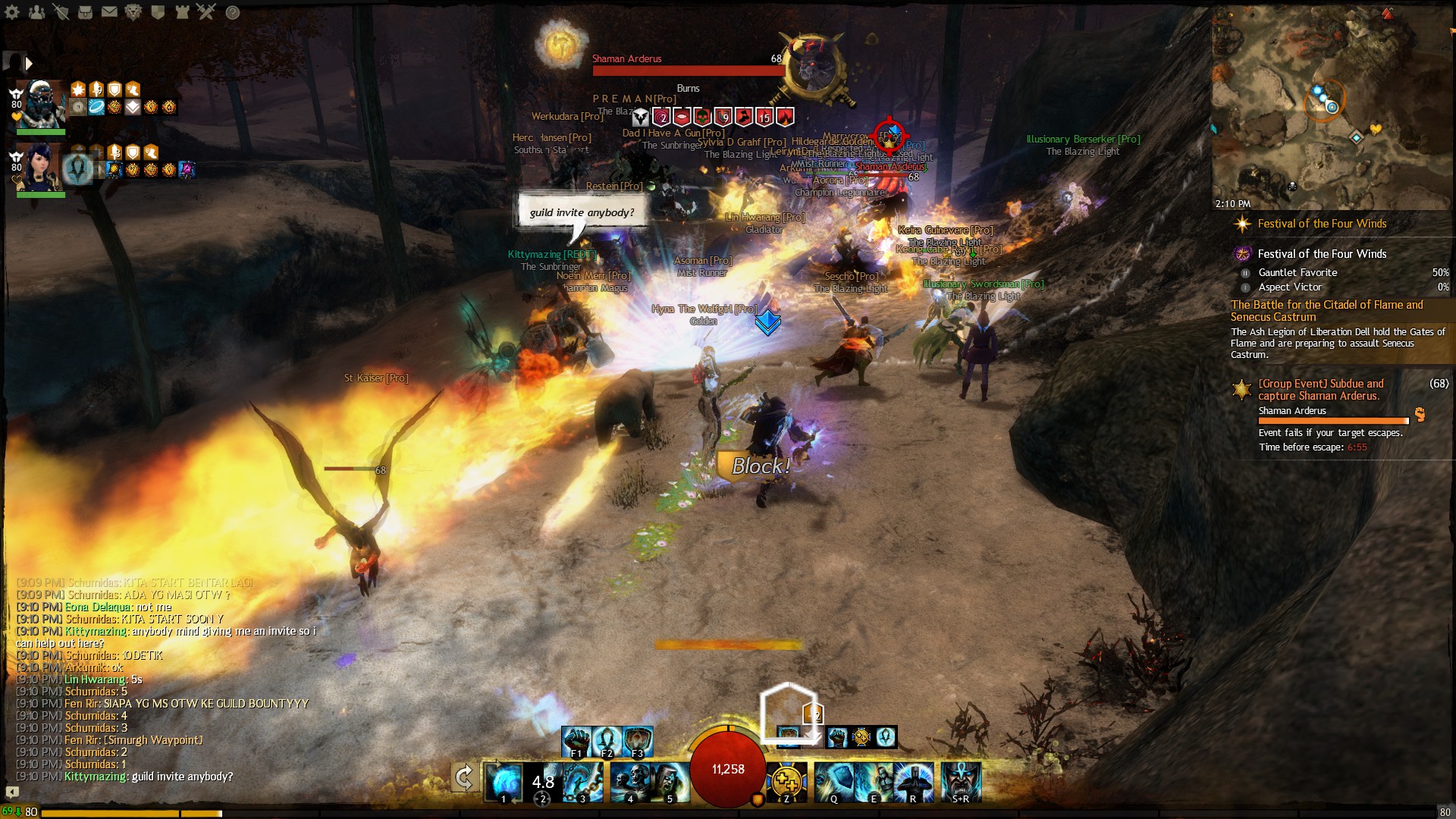Image resolution: width=1456 pixels, height=819 pixels.
Task: Click the weapon swap arrows beside skill slot 1
Action: tap(464, 777)
